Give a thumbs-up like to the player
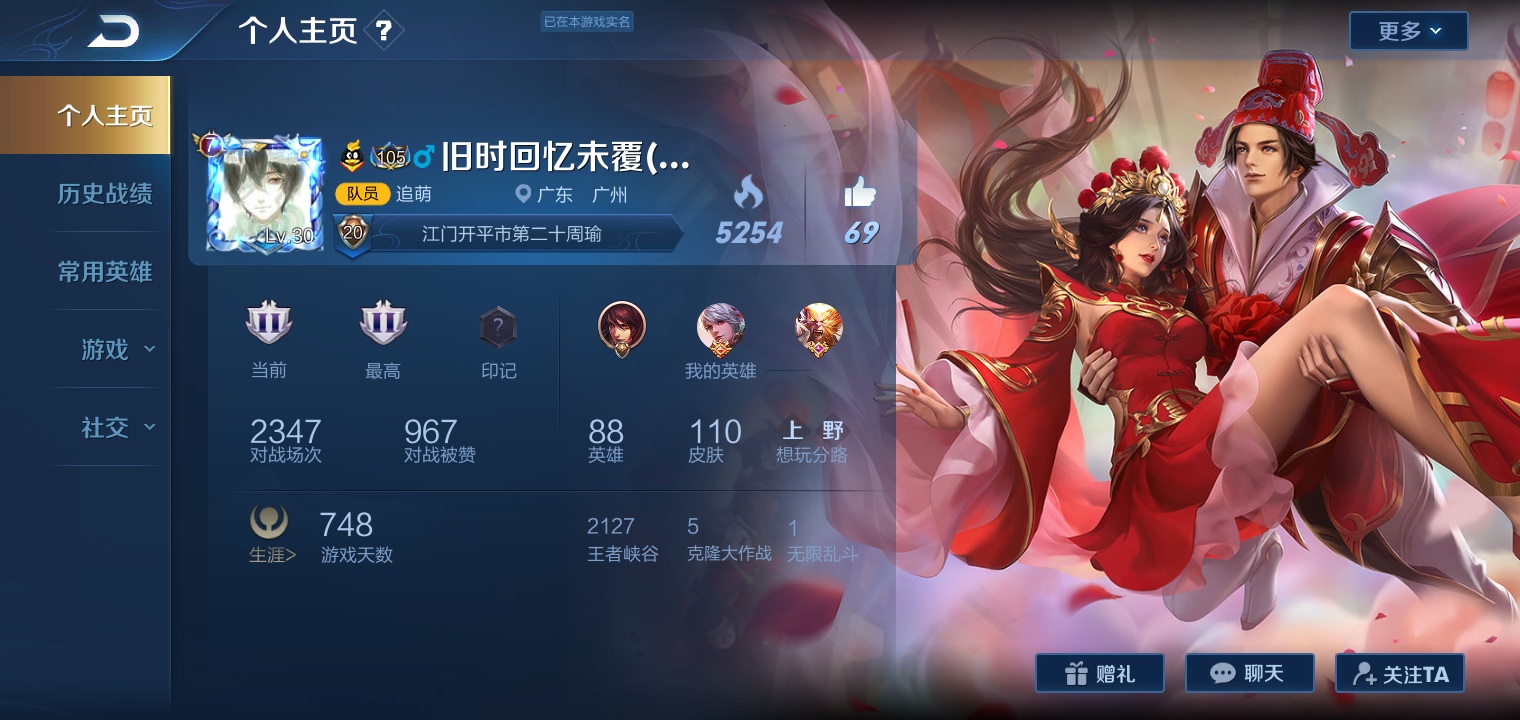Screen dimensions: 1520x720 click(859, 192)
